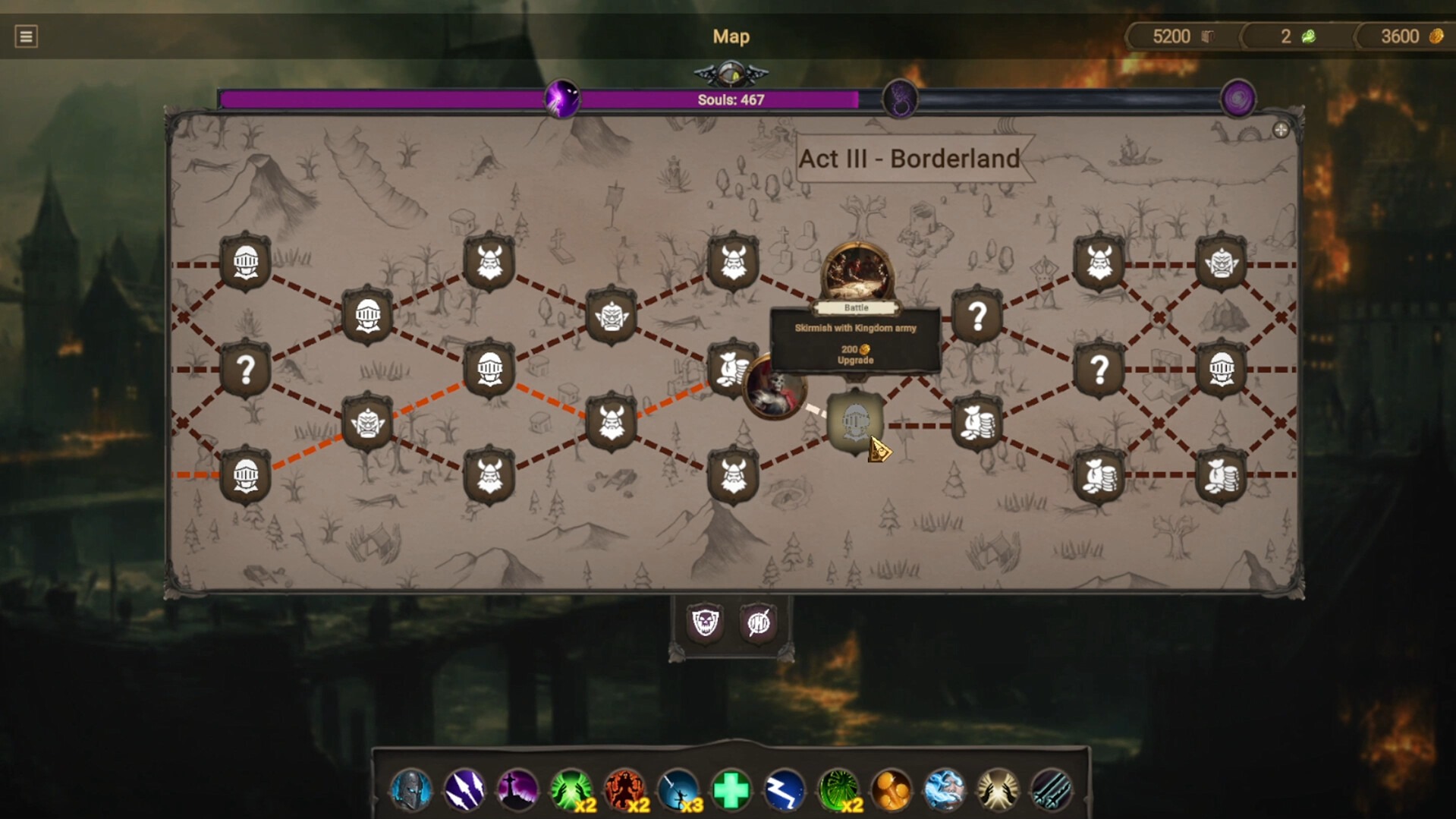Select the frost skull spell icon
This screenshot has width=1456, height=819.
(x=945, y=789)
